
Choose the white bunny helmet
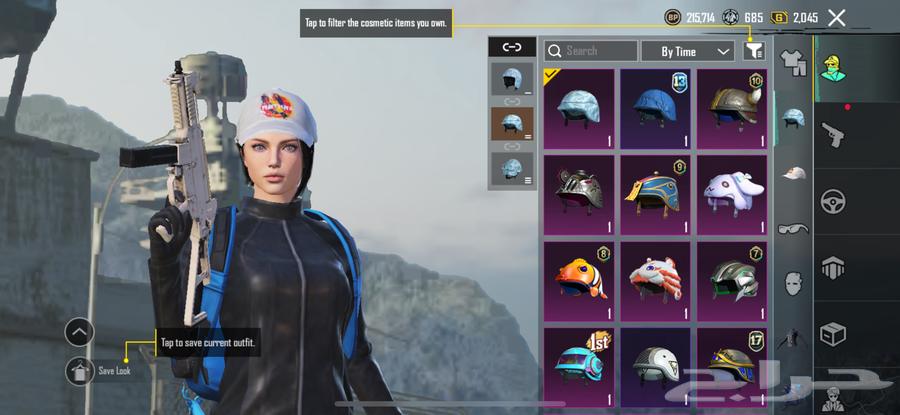(732, 190)
